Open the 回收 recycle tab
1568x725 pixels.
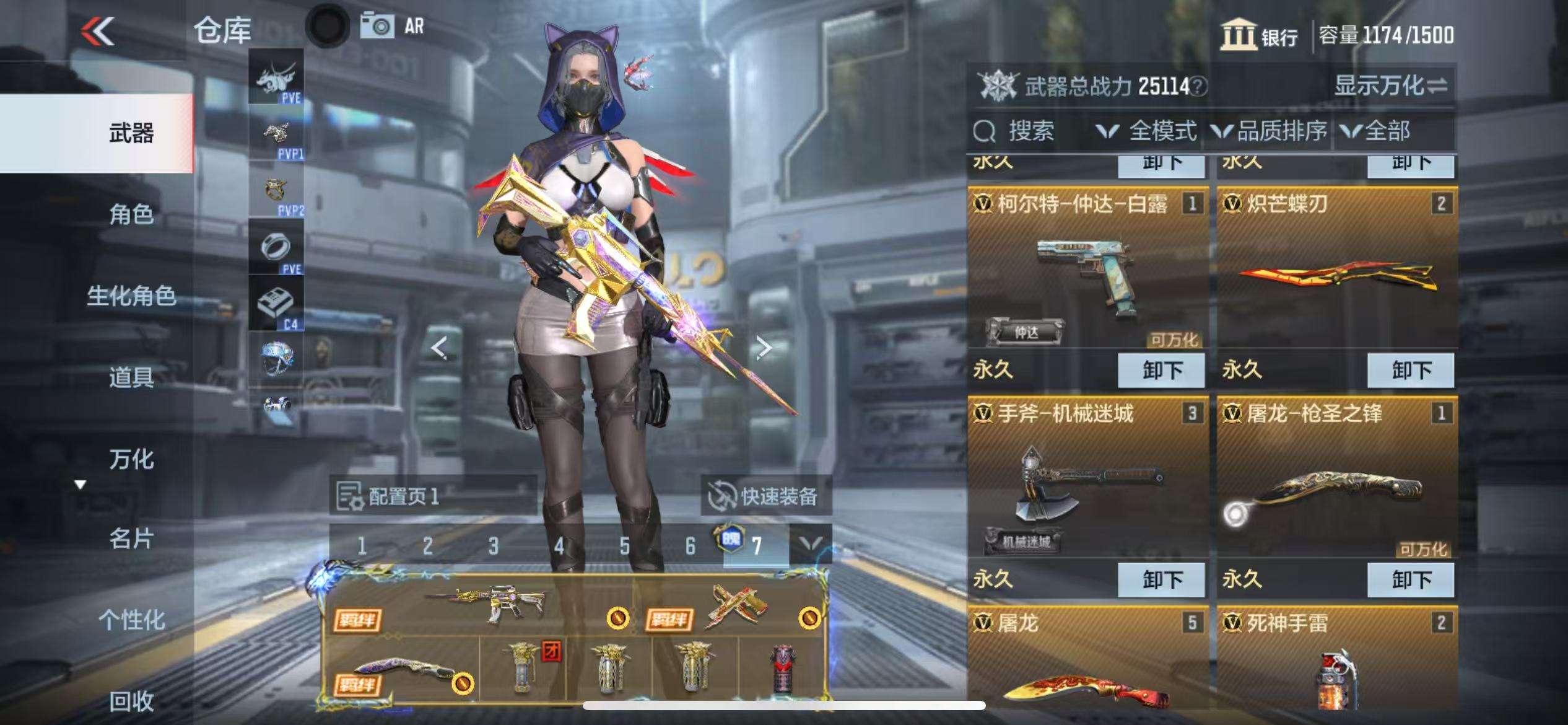tap(131, 701)
